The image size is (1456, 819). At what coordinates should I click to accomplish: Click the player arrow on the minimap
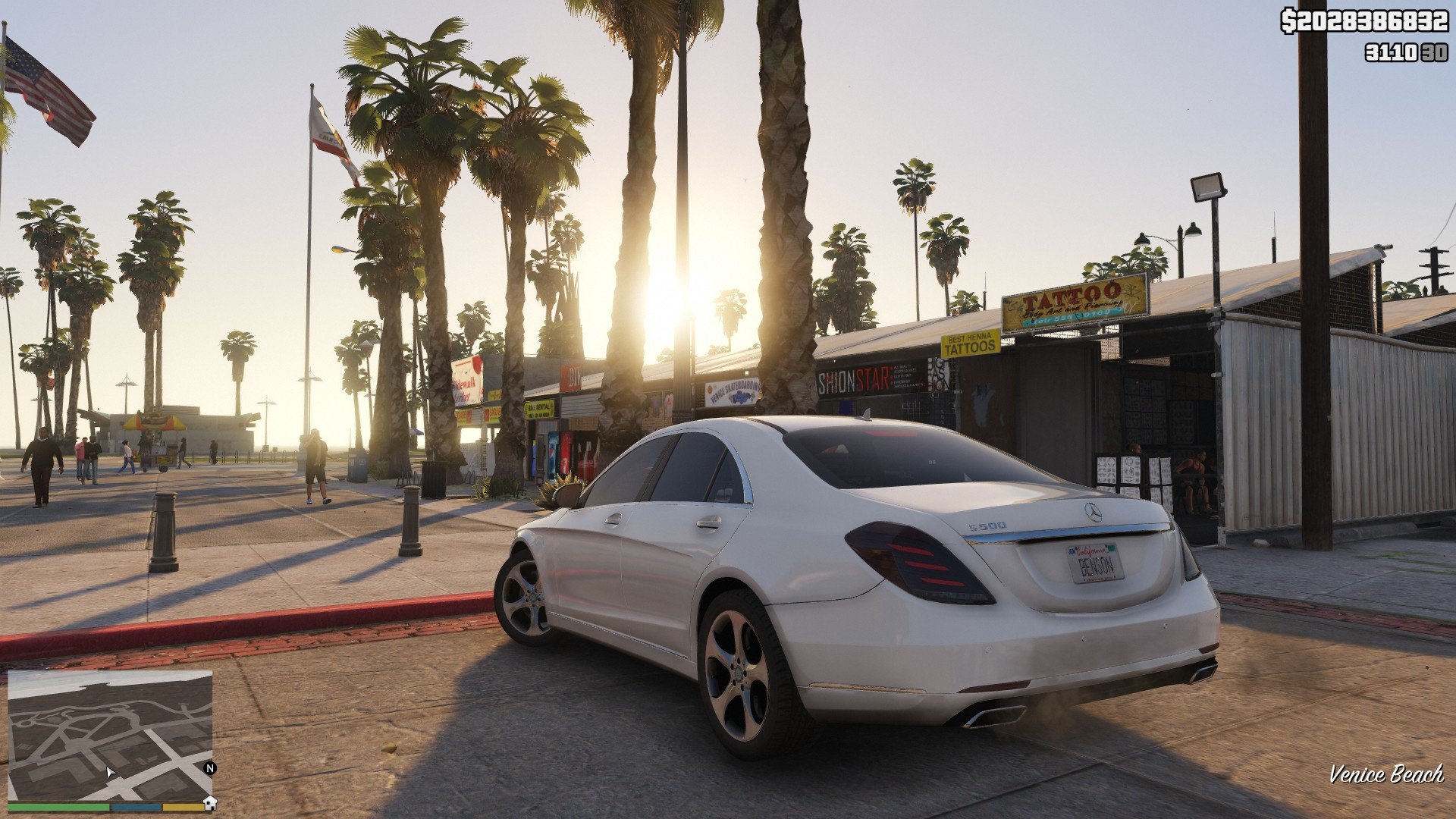point(110,773)
